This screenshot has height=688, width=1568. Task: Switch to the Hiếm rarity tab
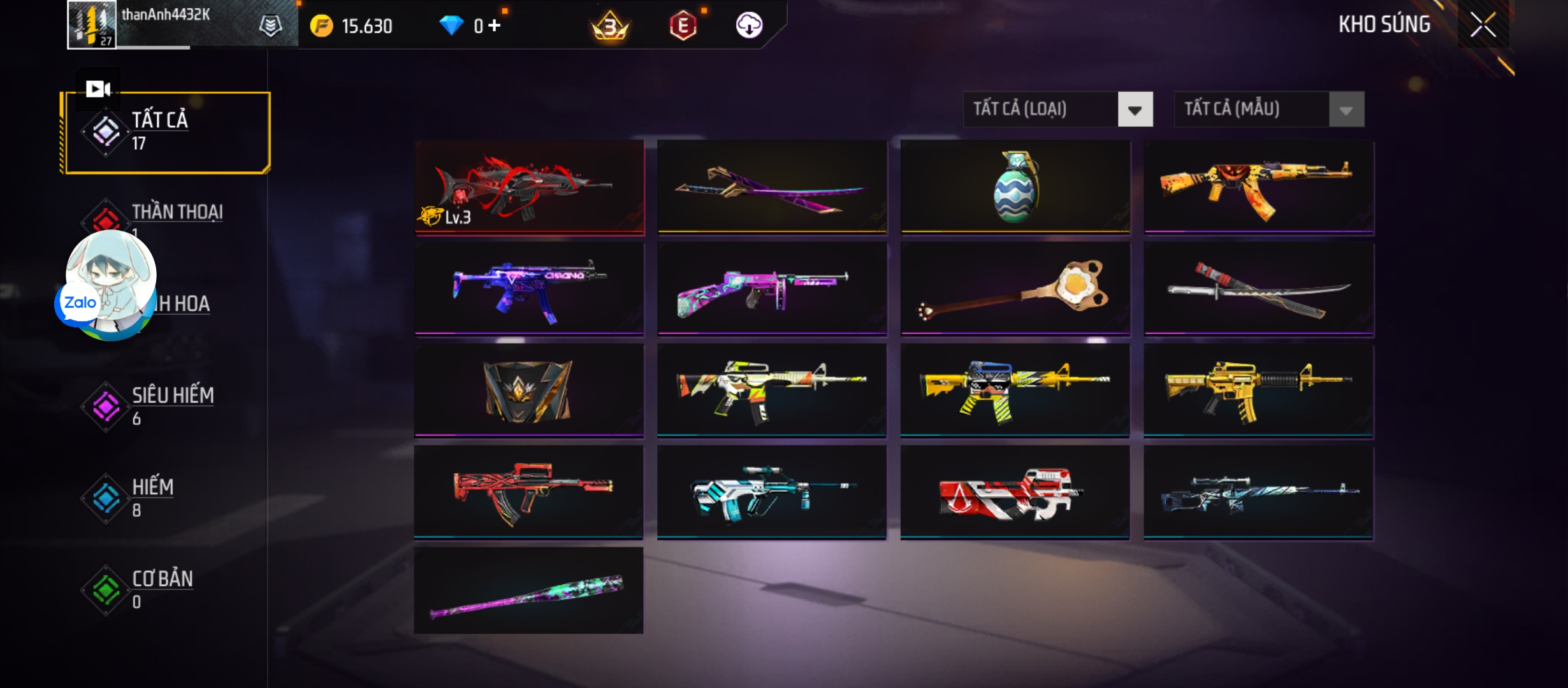[x=153, y=496]
